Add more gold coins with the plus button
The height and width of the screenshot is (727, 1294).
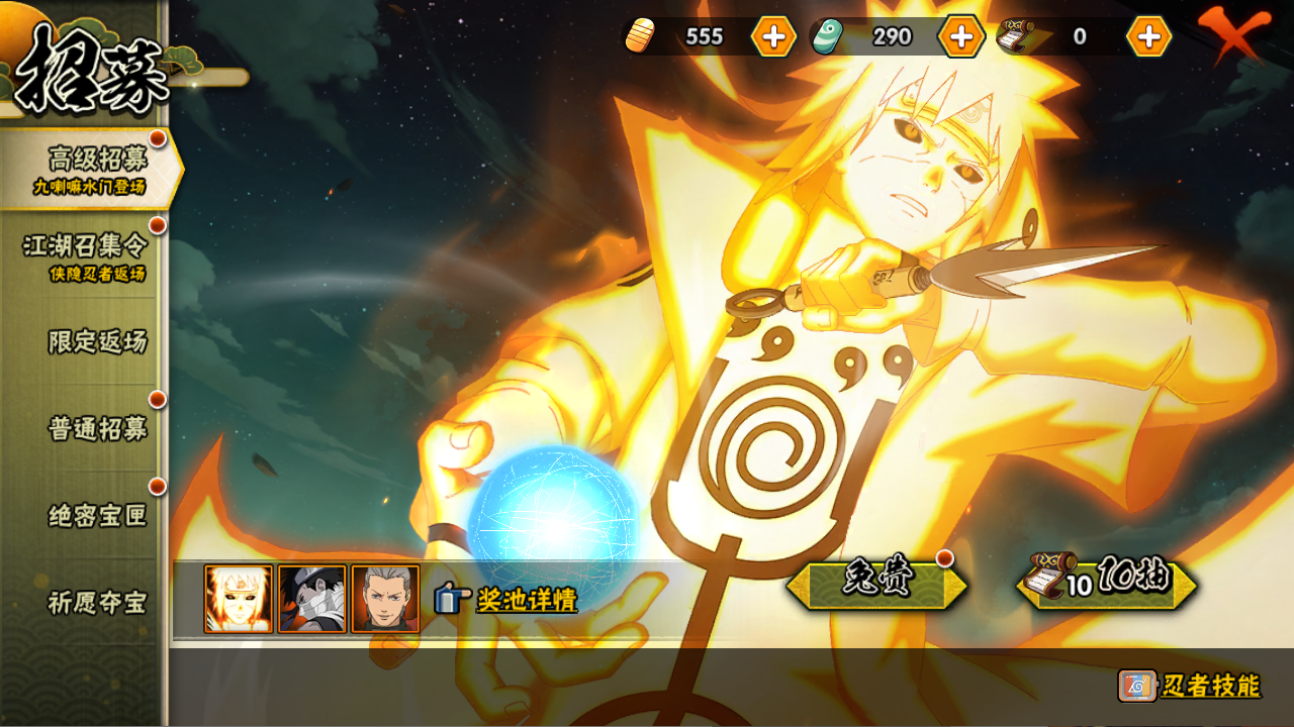tap(773, 37)
